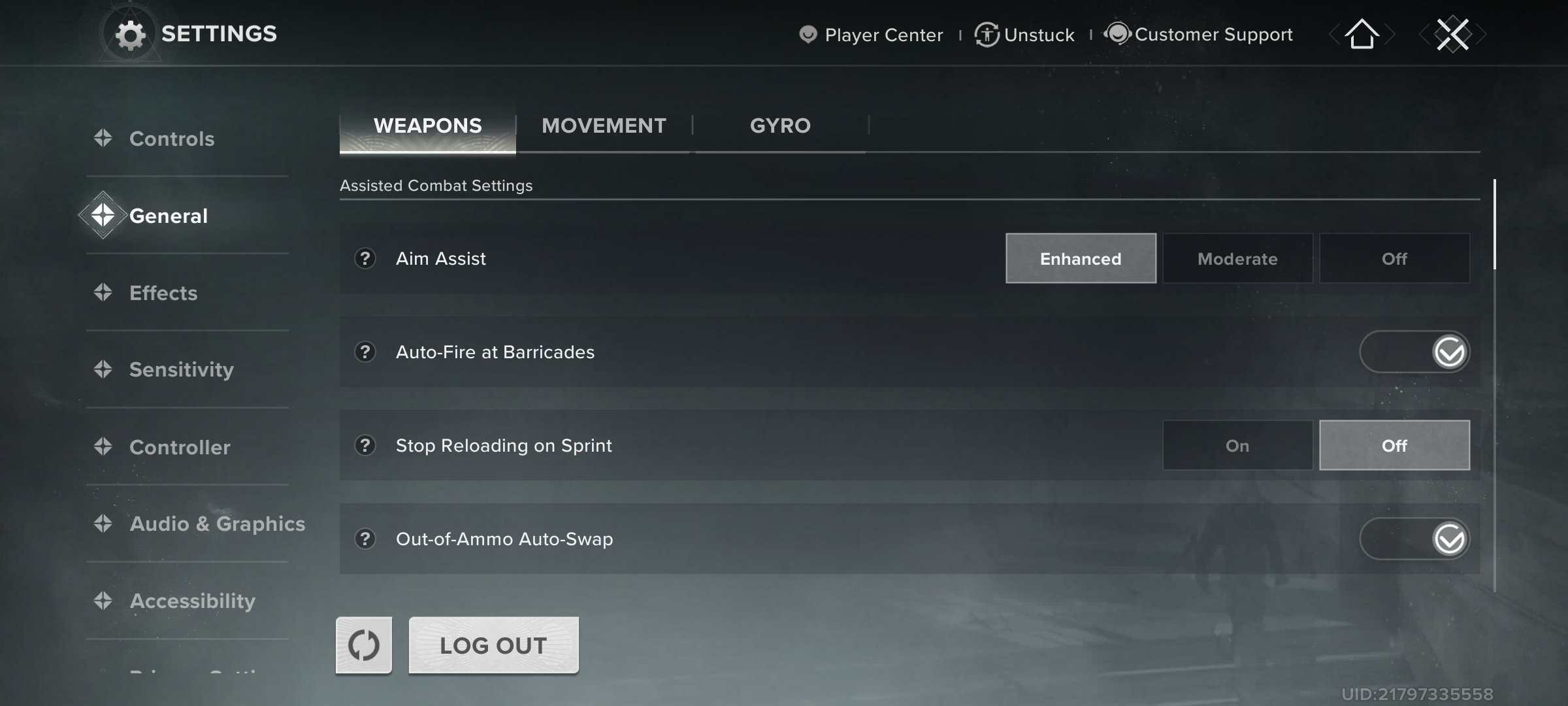Click the Out-of-Ammo Auto-Swap question mark
Screen dimensions: 1568x706
point(365,540)
